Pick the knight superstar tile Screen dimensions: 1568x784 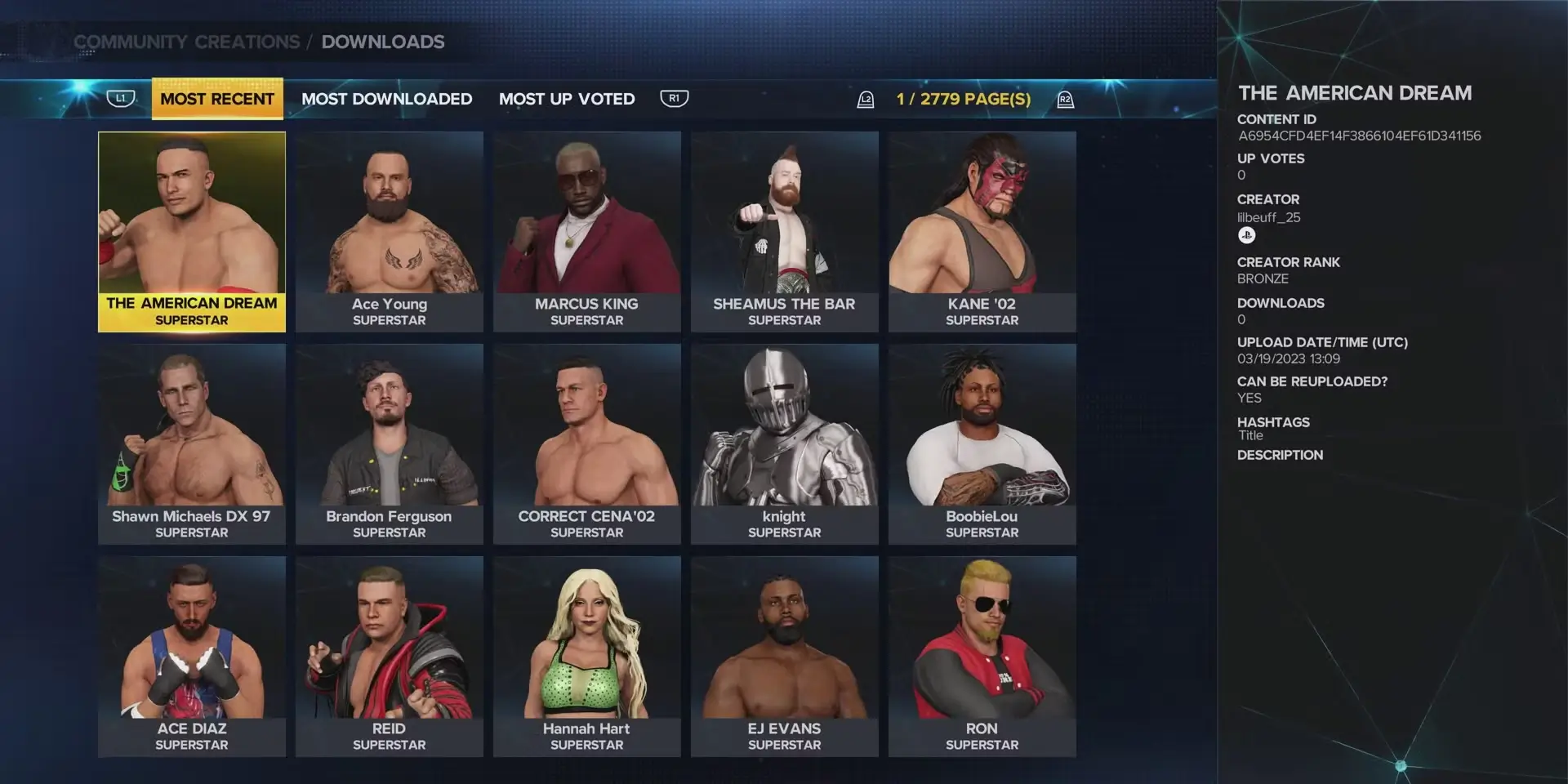[x=785, y=444]
